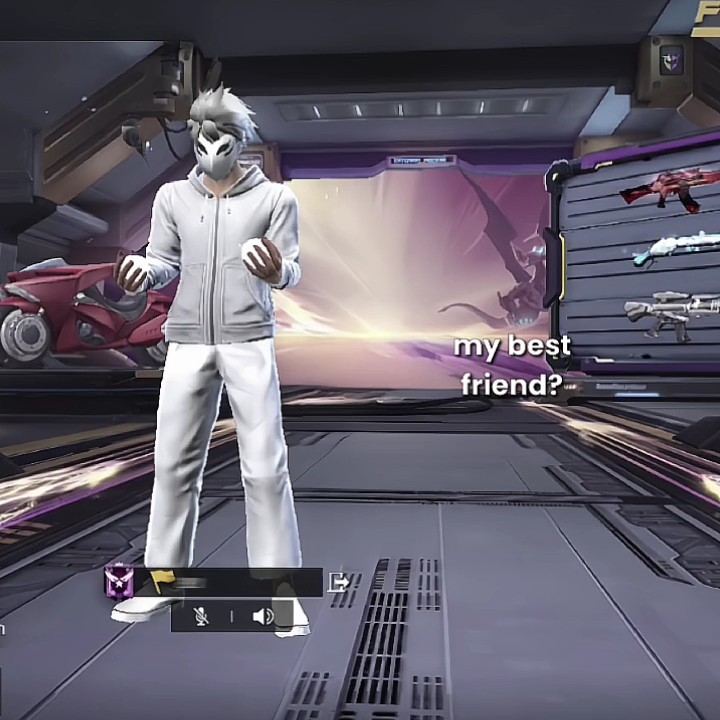Toggle the muted microphone icon
The height and width of the screenshot is (720, 720).
click(x=202, y=616)
